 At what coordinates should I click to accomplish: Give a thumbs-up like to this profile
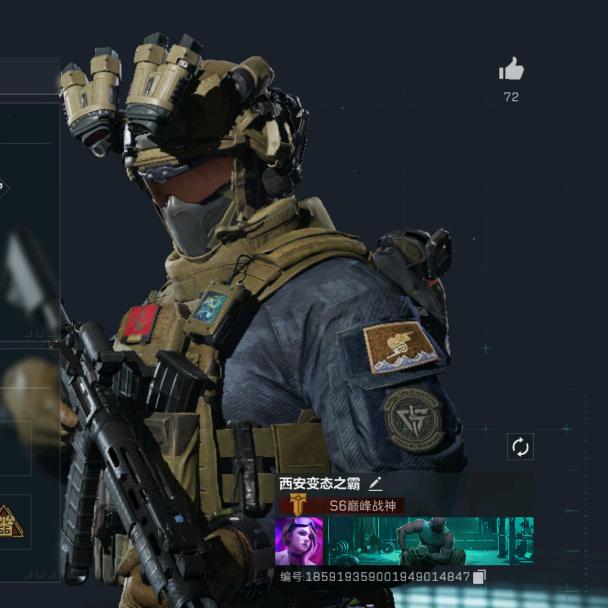(x=511, y=69)
